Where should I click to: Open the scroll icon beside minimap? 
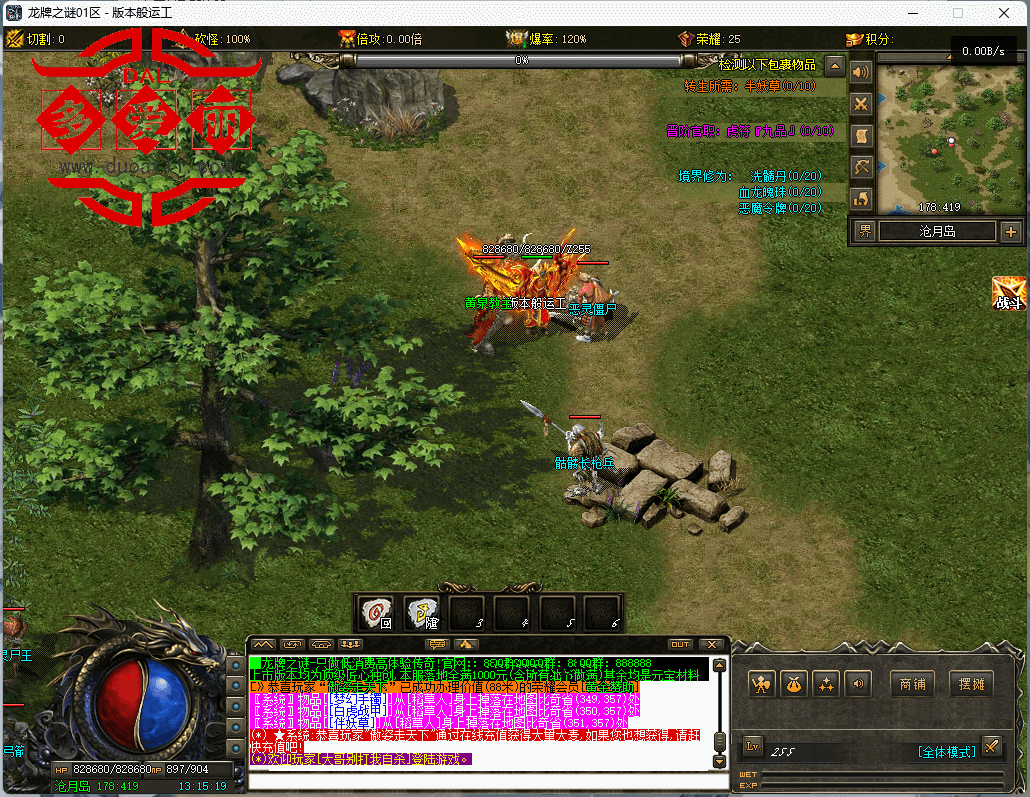[860, 135]
